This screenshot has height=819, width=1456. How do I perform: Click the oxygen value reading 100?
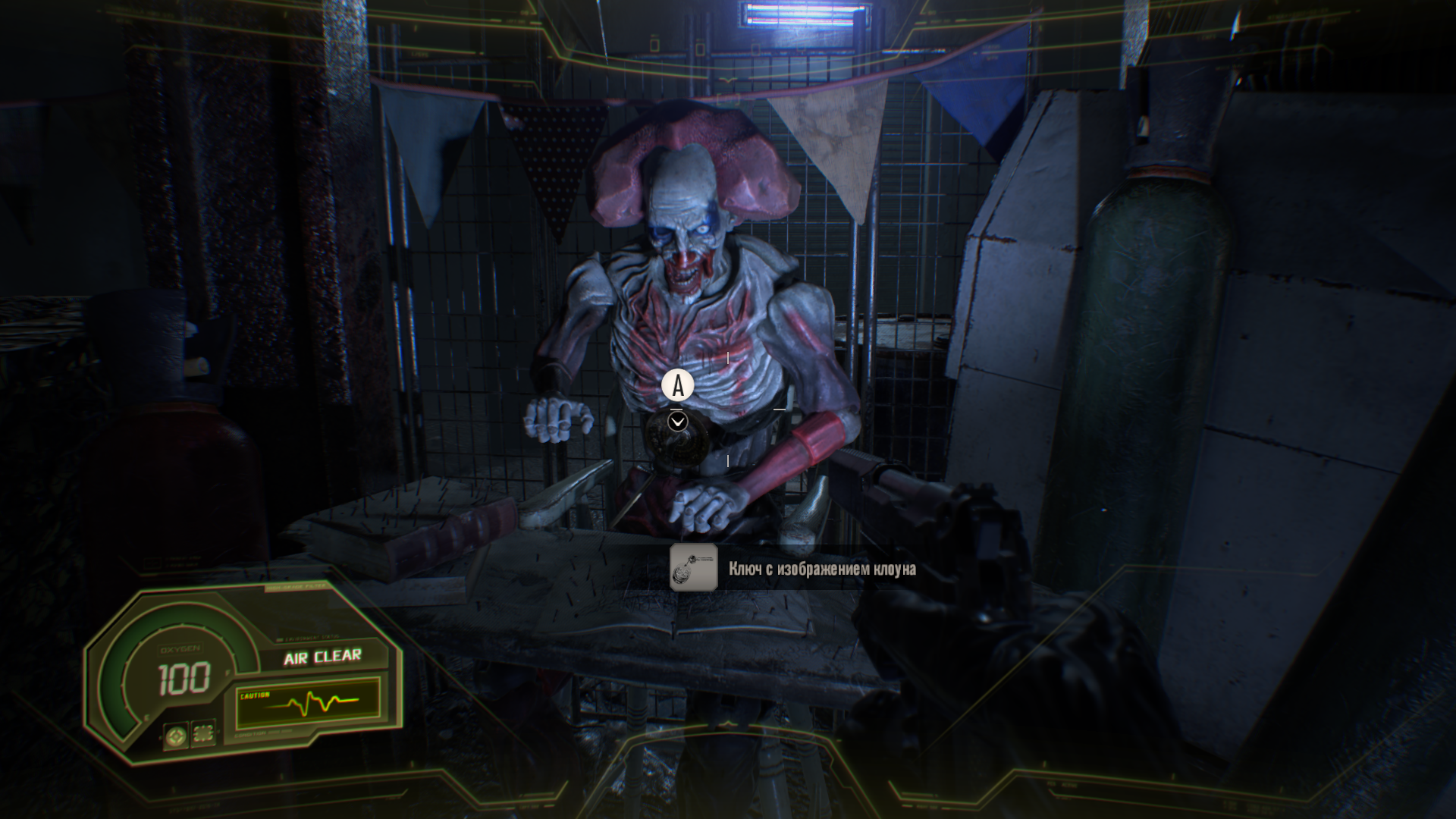186,677
